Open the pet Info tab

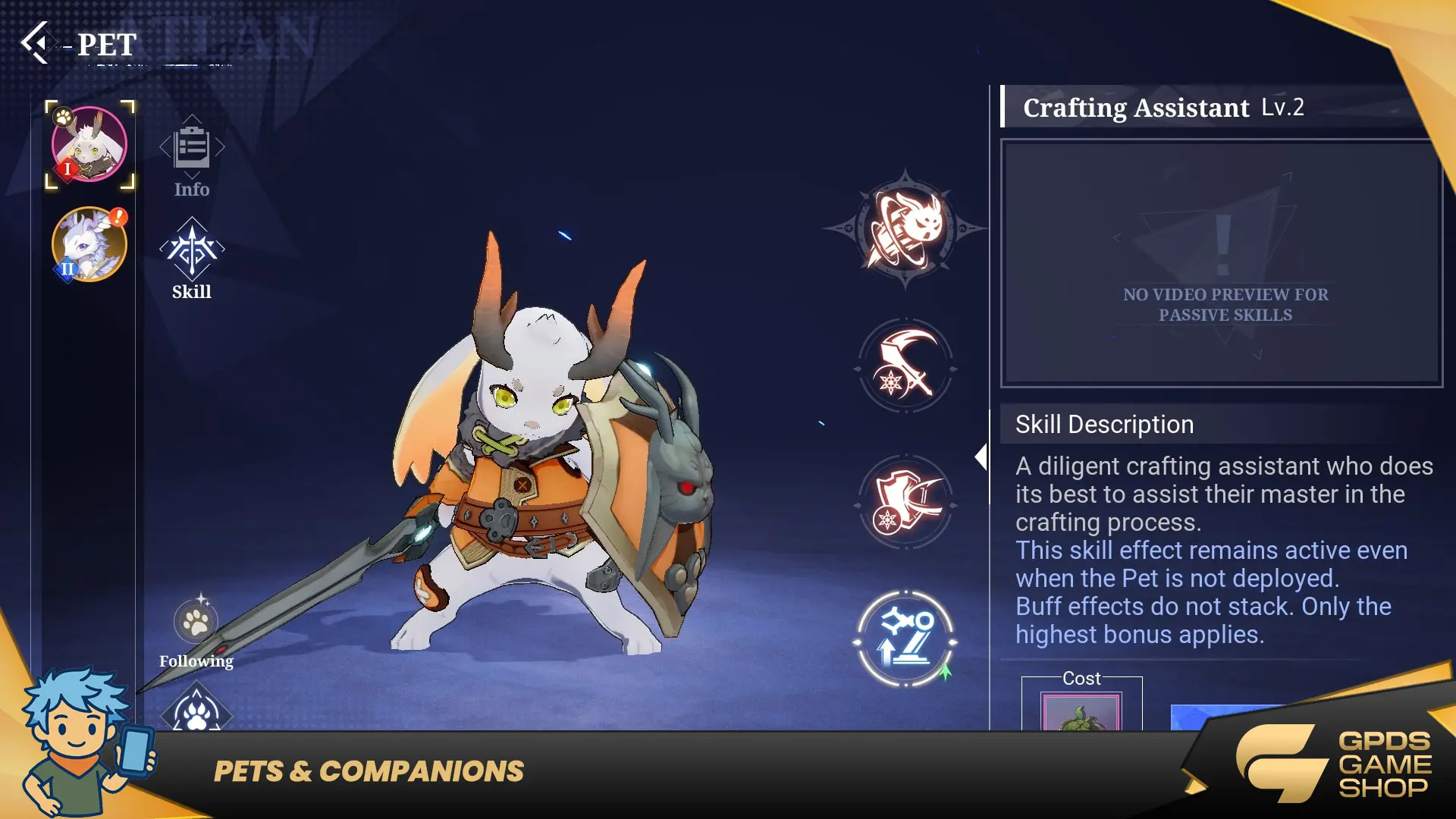click(192, 155)
